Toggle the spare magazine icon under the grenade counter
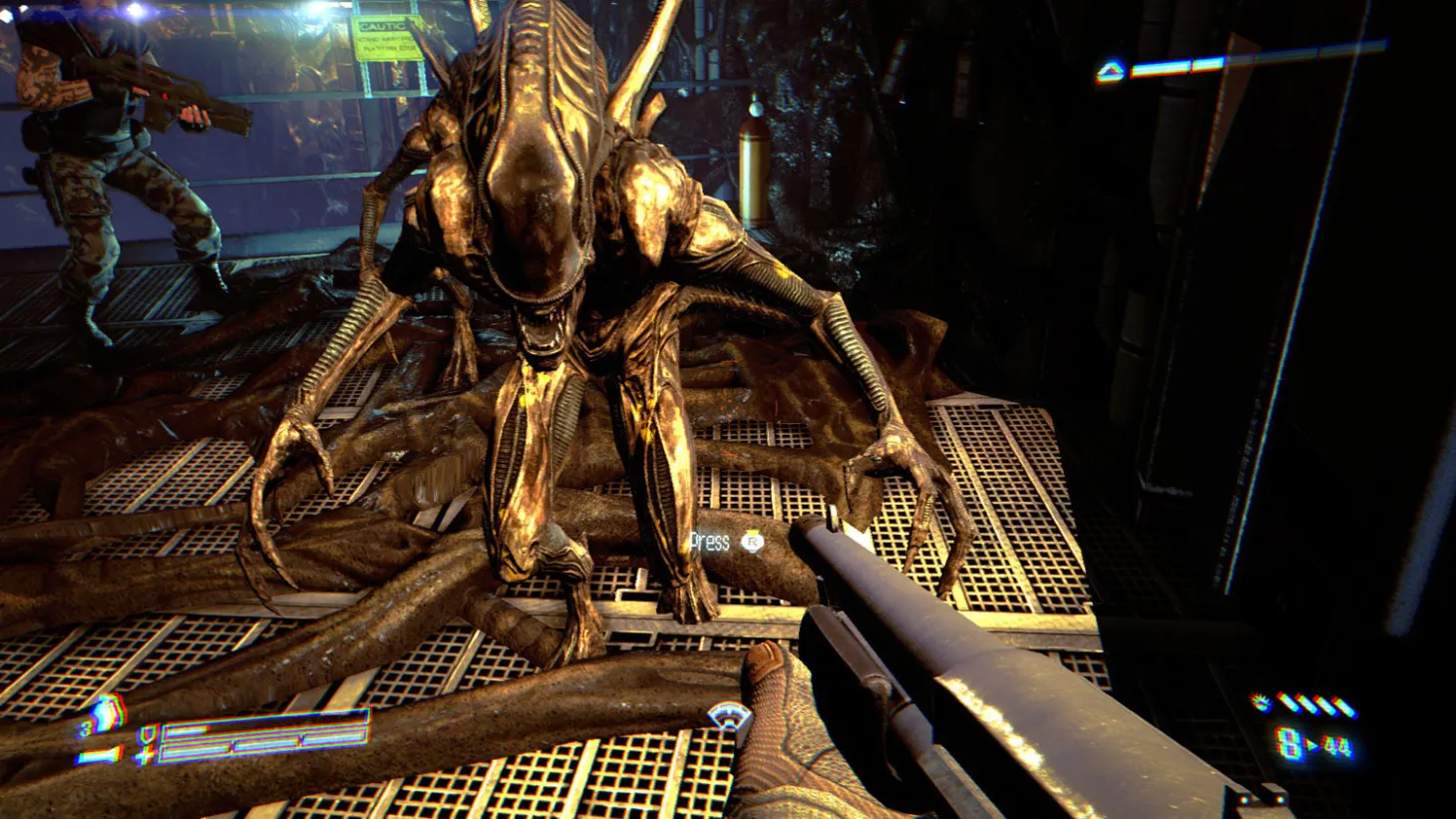Image resolution: width=1456 pixels, height=819 pixels. [100, 756]
